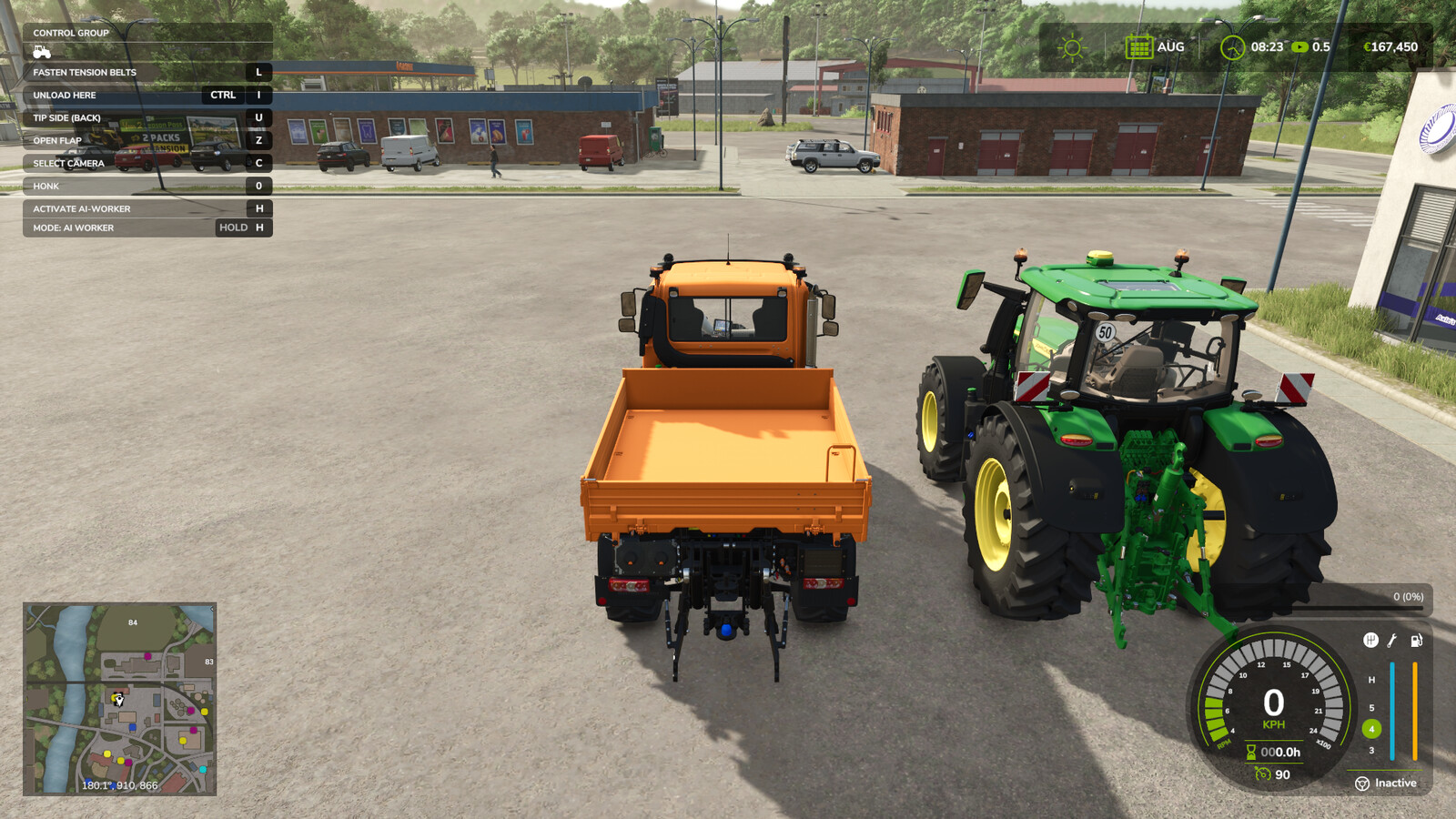Click the steering wheel icon labeled Inactive

point(1362,784)
